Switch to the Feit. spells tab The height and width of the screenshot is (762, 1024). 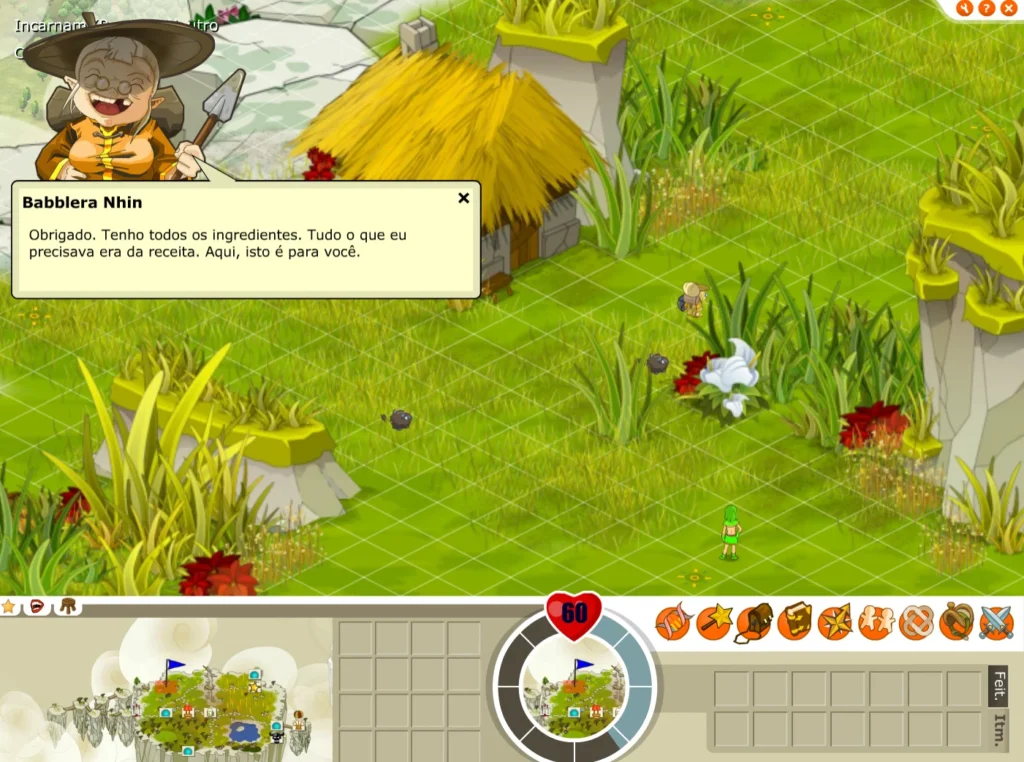[999, 686]
